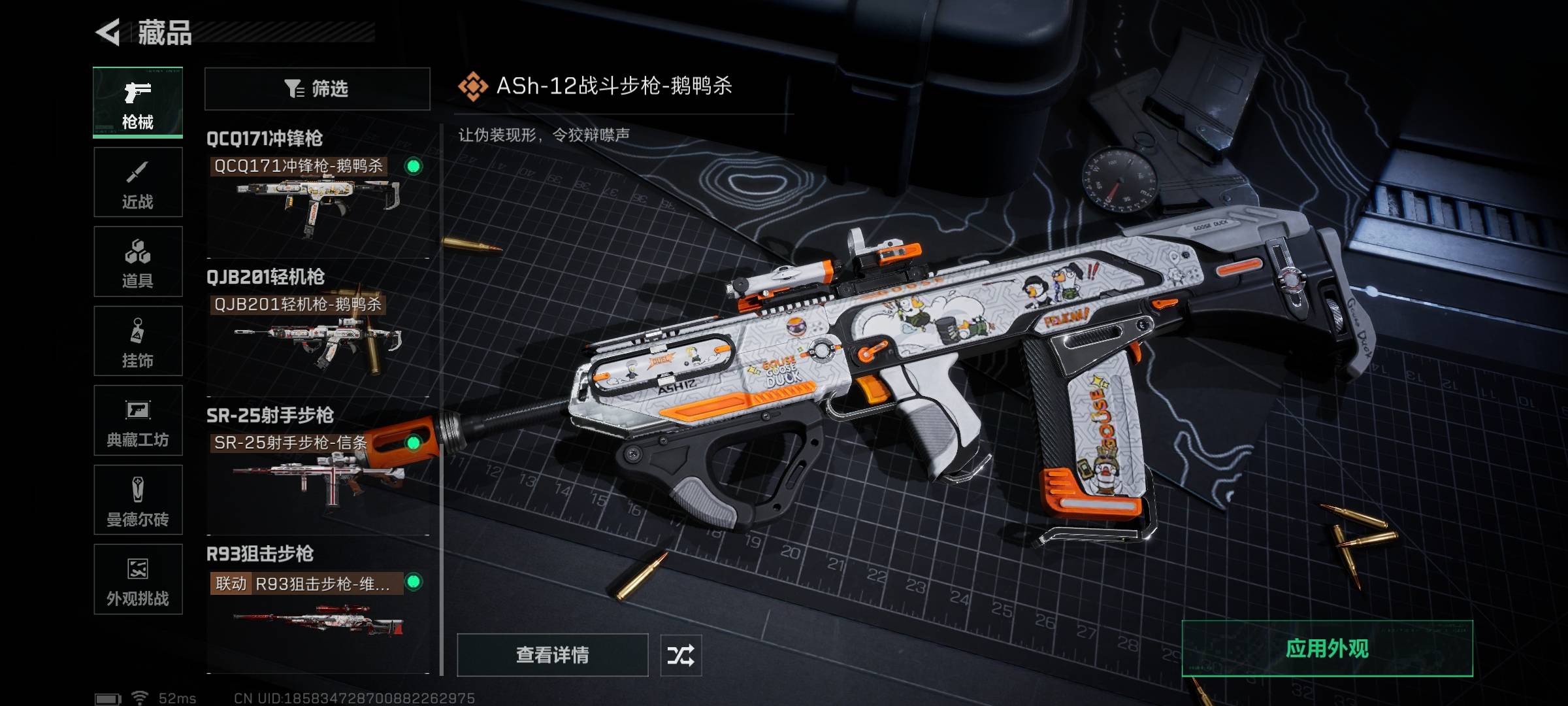Go back using the arrow beside 藏品
The width and height of the screenshot is (1568, 706).
point(108,32)
